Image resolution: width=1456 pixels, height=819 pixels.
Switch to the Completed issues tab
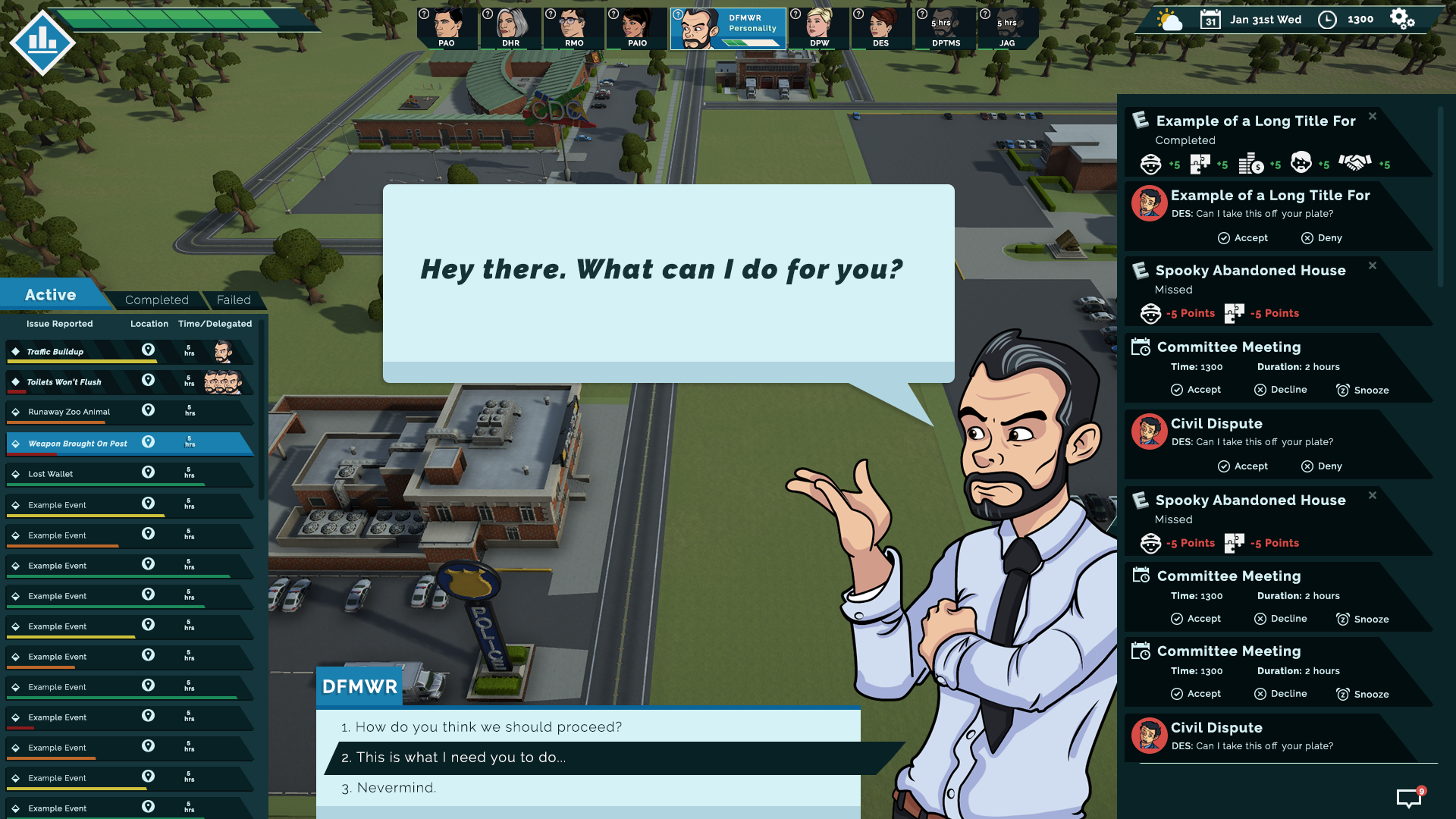point(156,300)
